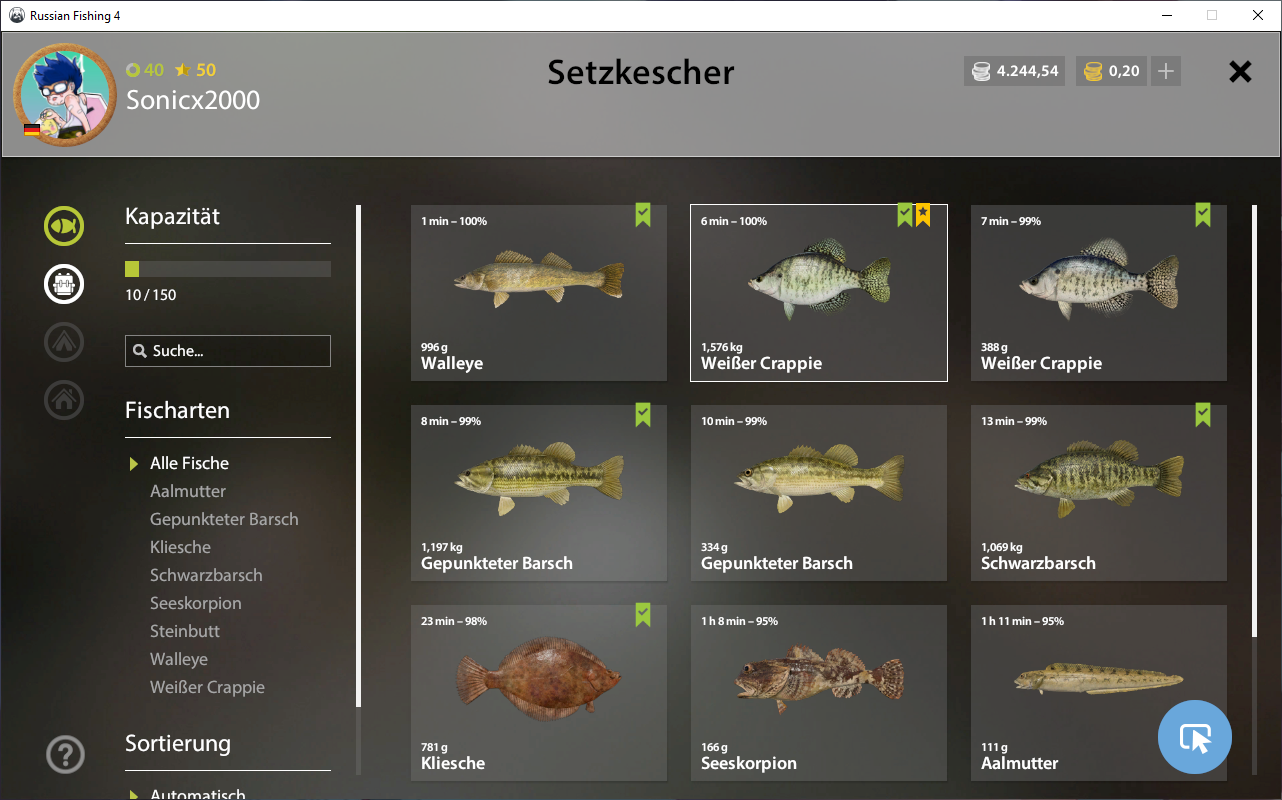Screen dimensions: 1282x800
Task: Select the Schwarzbarsch fish card
Action: [x=1098, y=493]
